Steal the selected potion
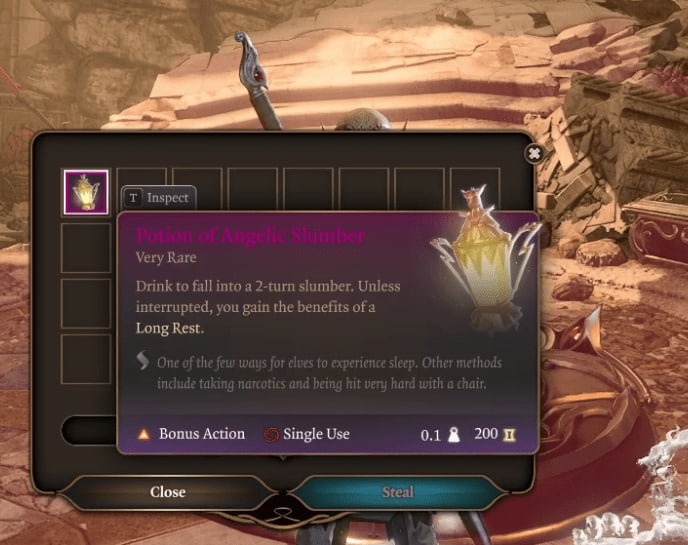 (x=397, y=492)
